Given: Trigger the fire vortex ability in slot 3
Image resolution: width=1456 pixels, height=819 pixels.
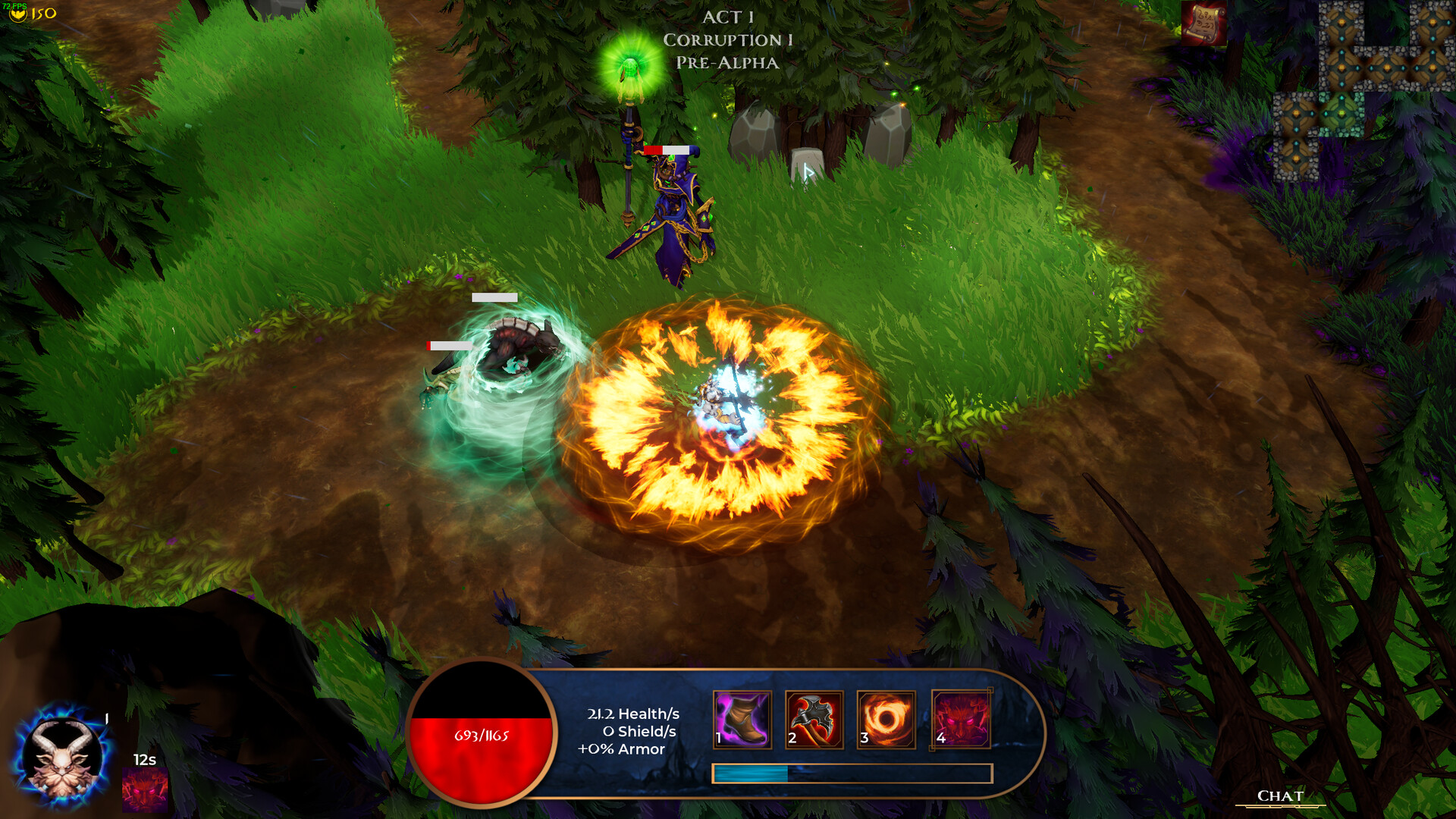Looking at the screenshot, I should [x=886, y=721].
